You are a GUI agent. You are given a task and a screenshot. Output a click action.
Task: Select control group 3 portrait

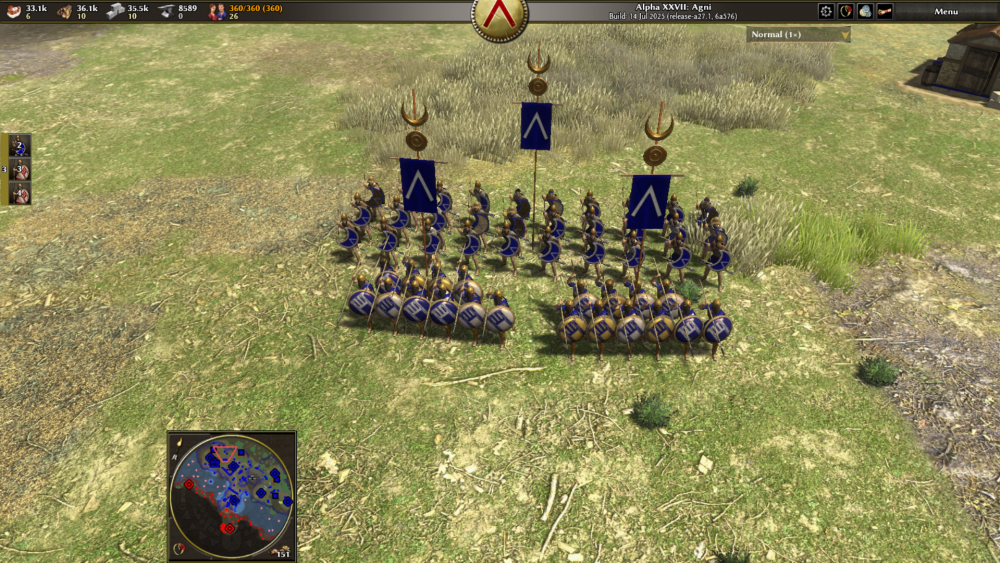(x=20, y=169)
